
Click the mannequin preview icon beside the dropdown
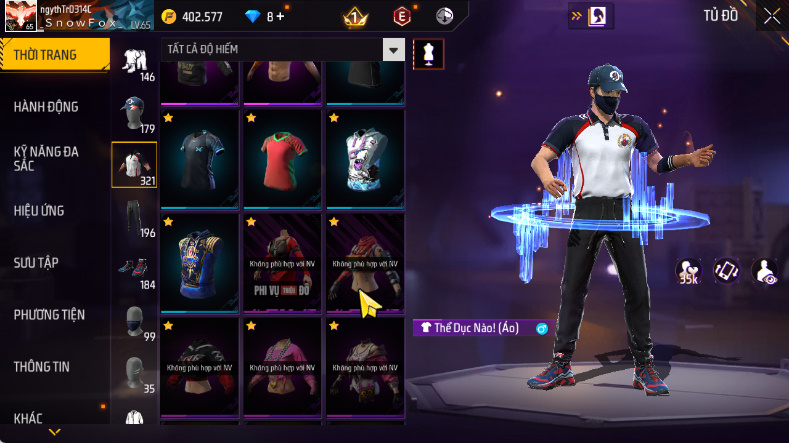pyautogui.click(x=429, y=53)
